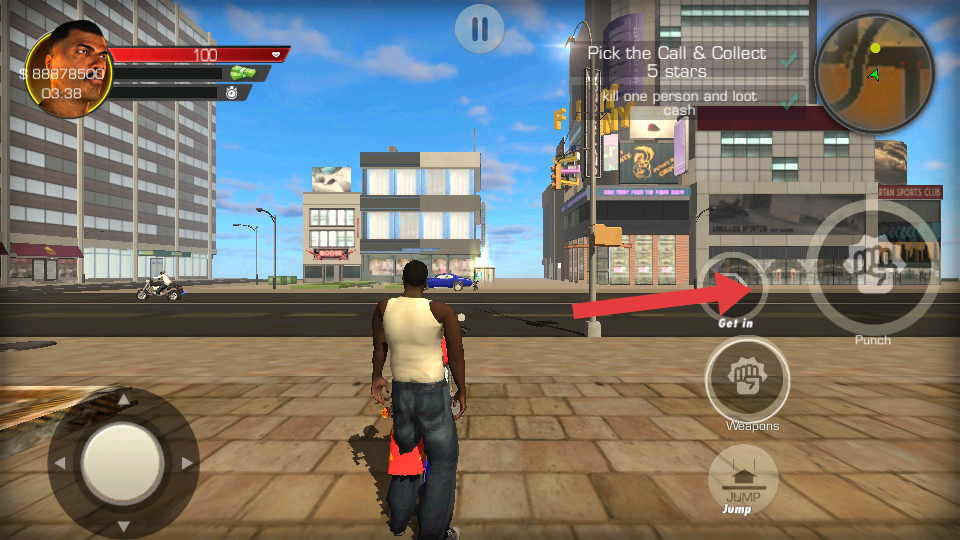Open the Weapons selector

[x=747, y=379]
